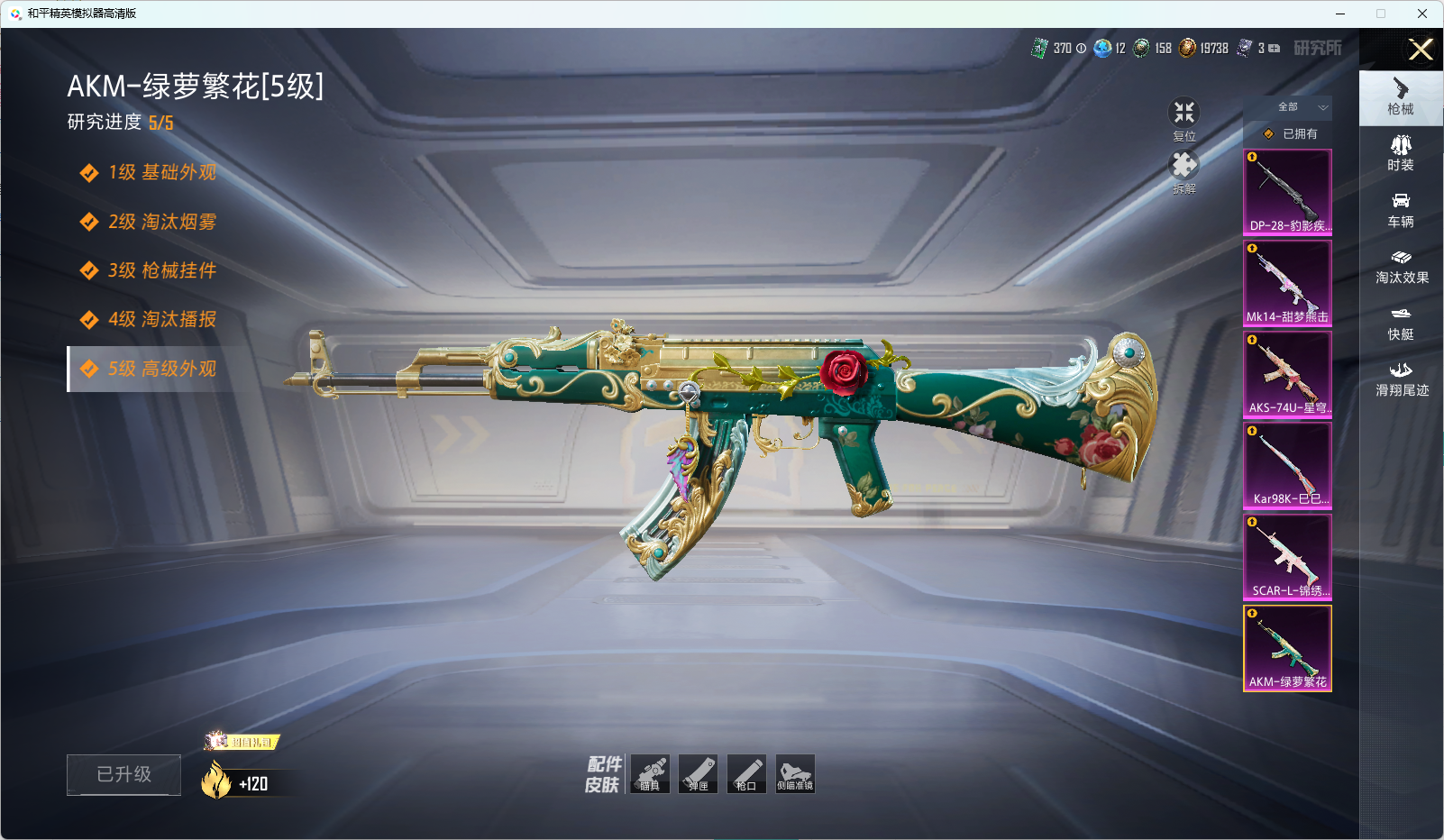Open the 全部 filter dropdown
Viewport: 1444px width, 840px height.
coord(1299,107)
